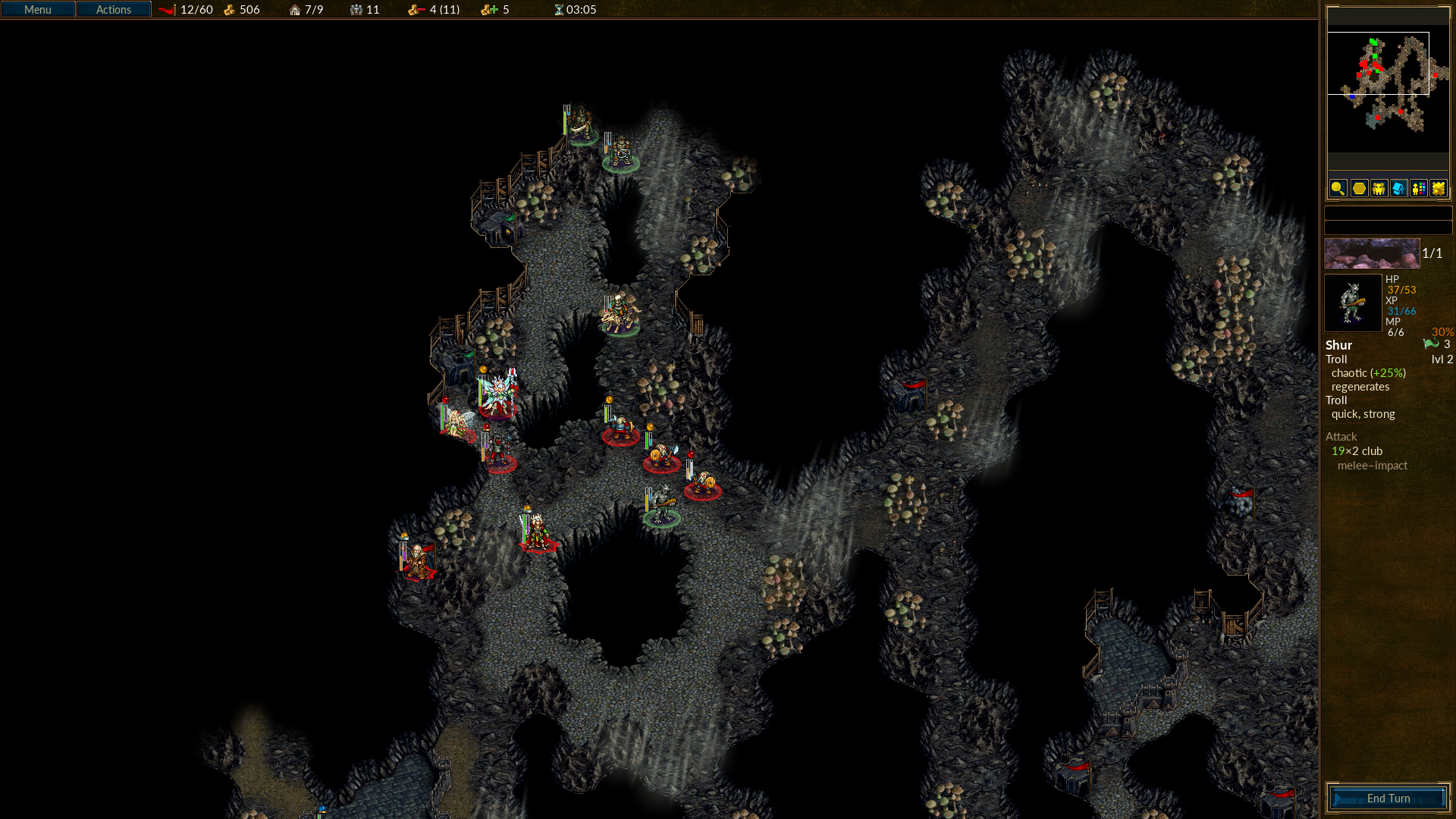Open the Actions menu
The image size is (1456, 819).
[x=114, y=10]
